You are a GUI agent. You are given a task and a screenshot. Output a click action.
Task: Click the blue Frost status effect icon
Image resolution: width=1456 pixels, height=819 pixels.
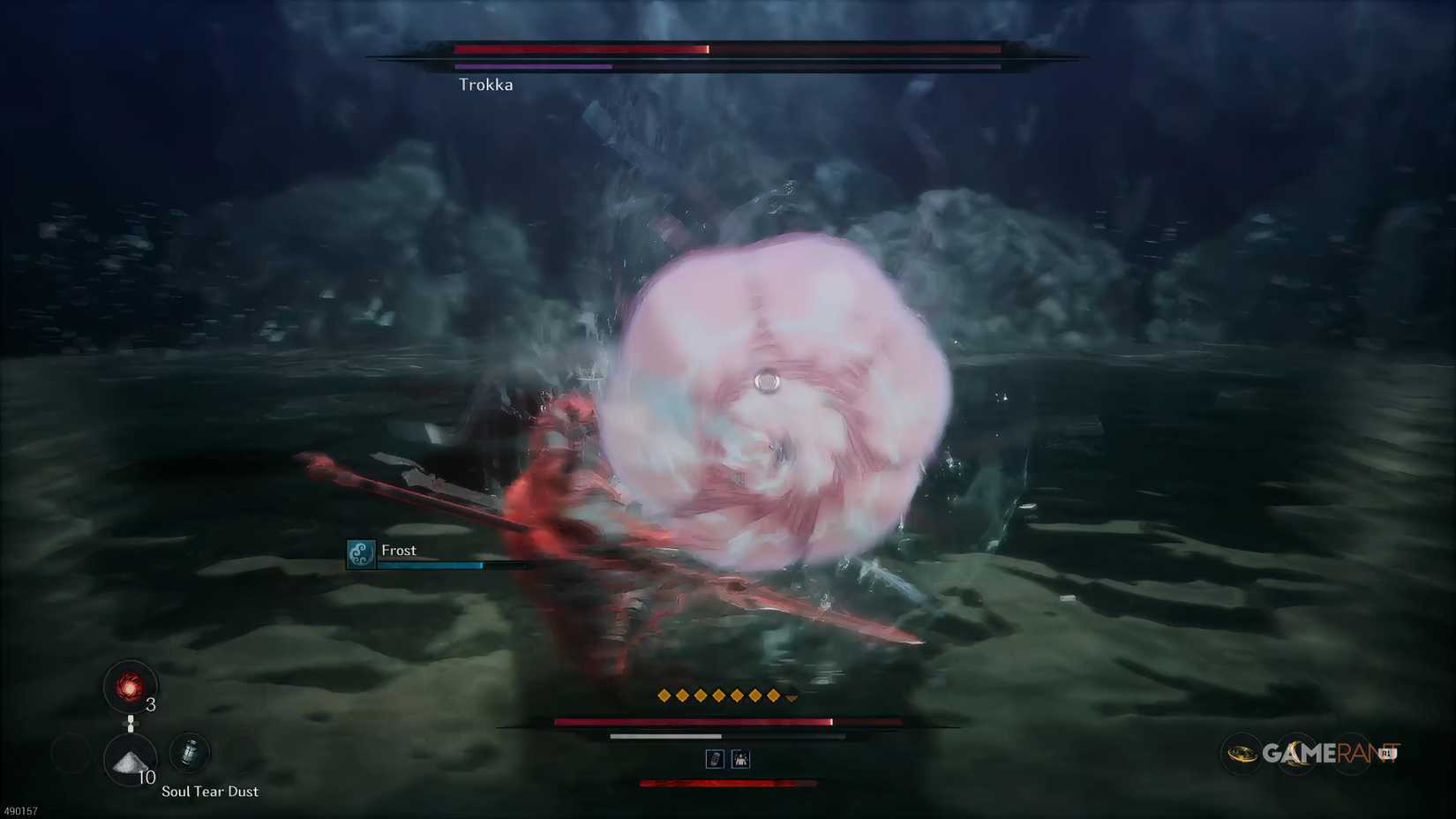[360, 556]
